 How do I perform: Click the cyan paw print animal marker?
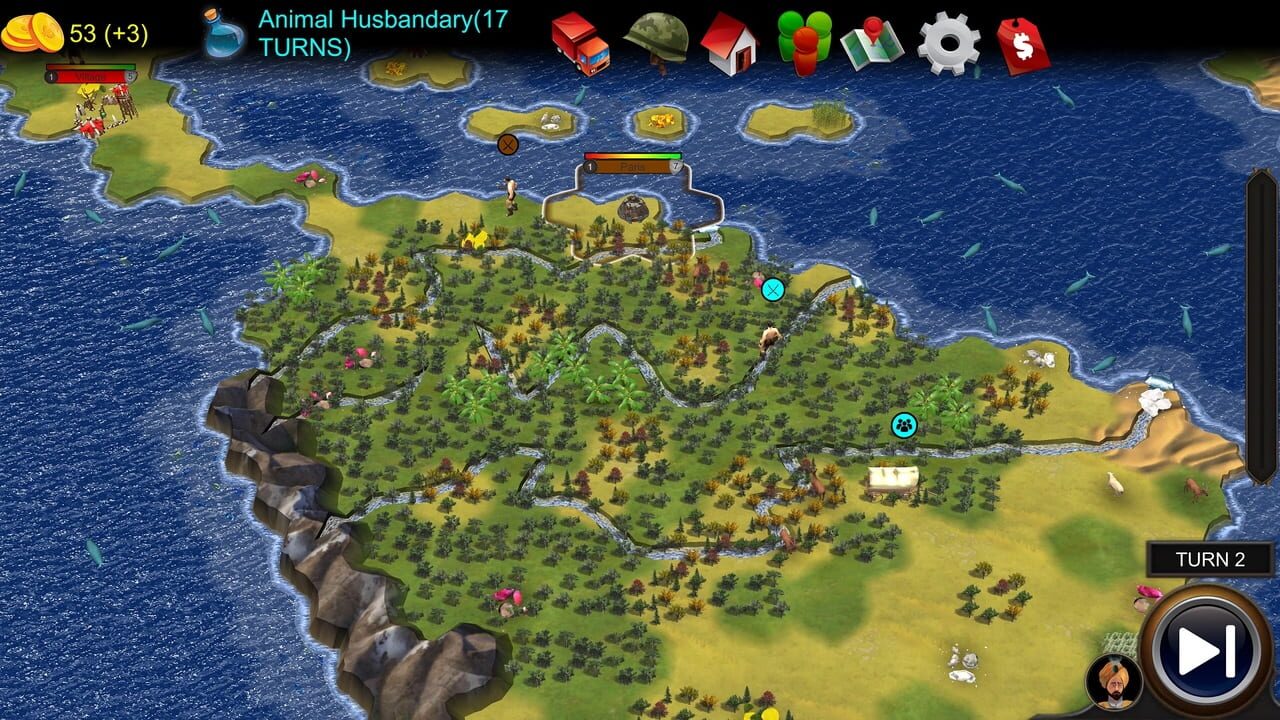(903, 424)
